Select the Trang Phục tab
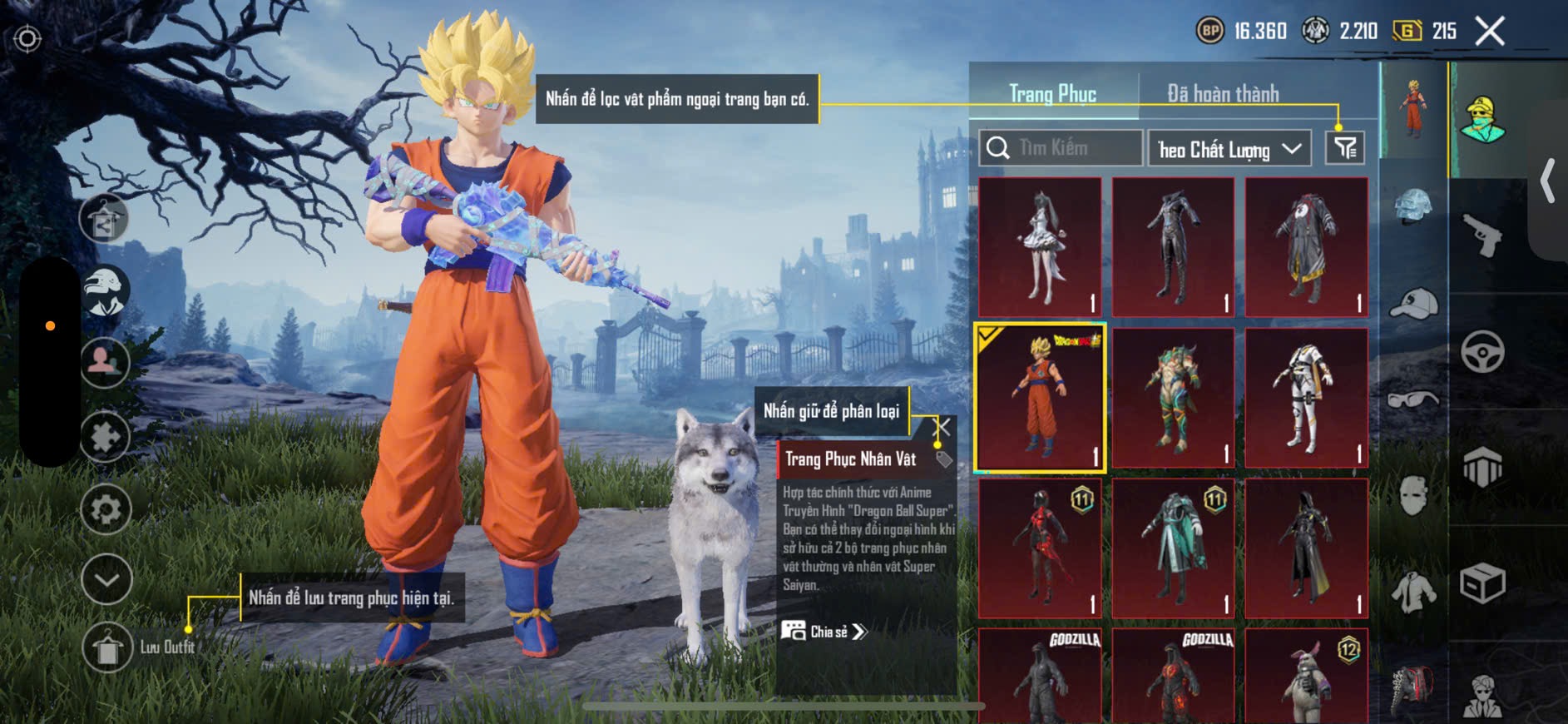The image size is (1568, 724). [x=1052, y=93]
